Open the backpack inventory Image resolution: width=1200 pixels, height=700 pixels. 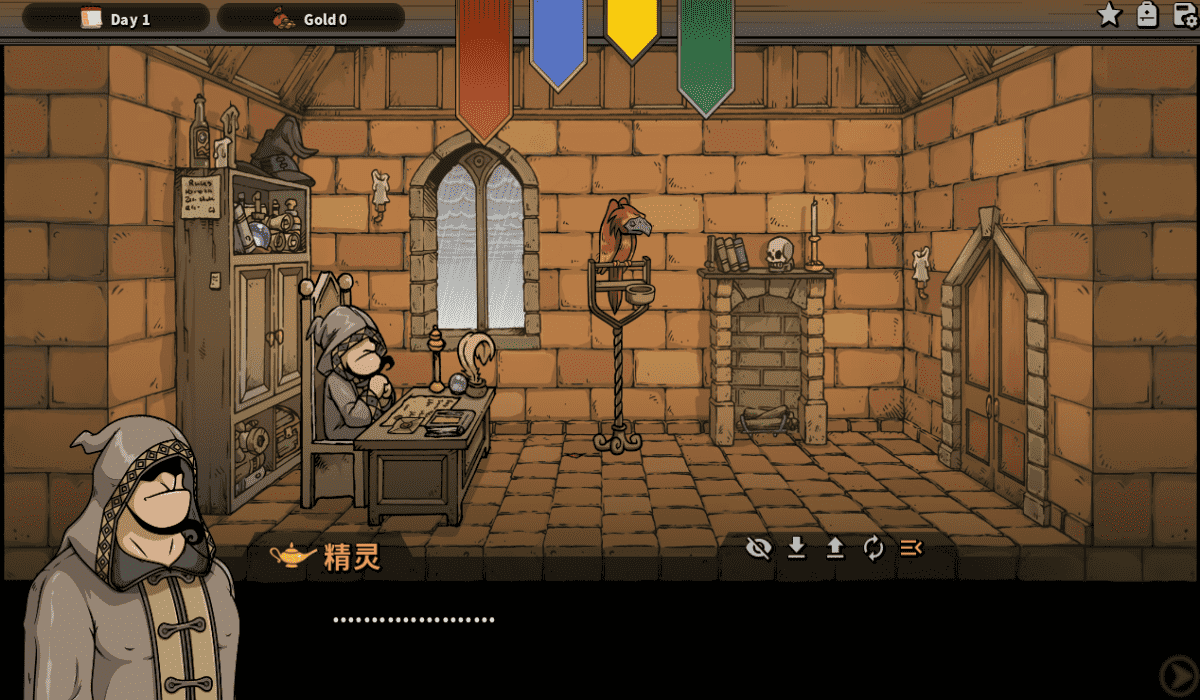1147,15
